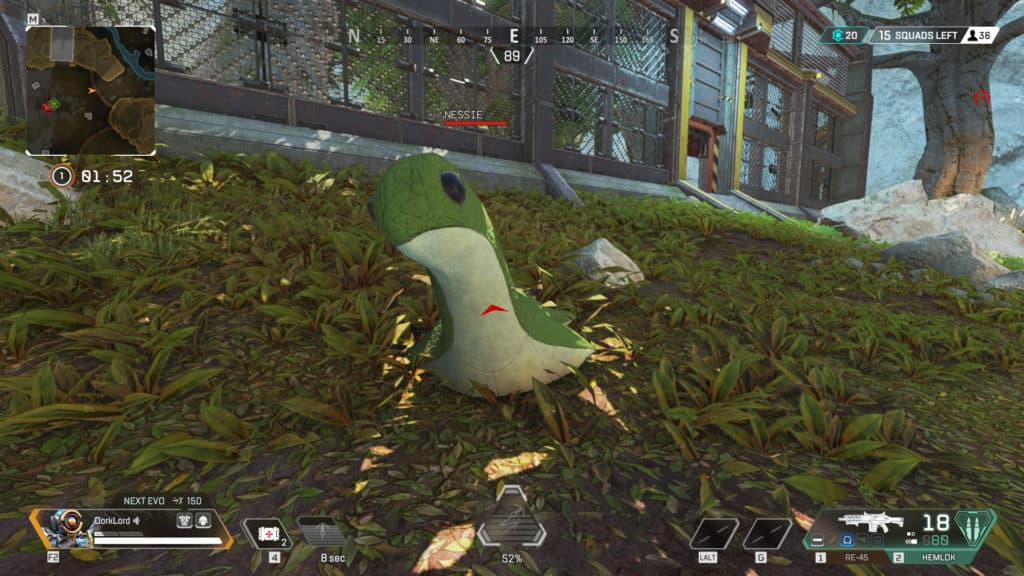1024x576 pixels.
Task: Select the empty slot labeled G
Action: pyautogui.click(x=767, y=533)
